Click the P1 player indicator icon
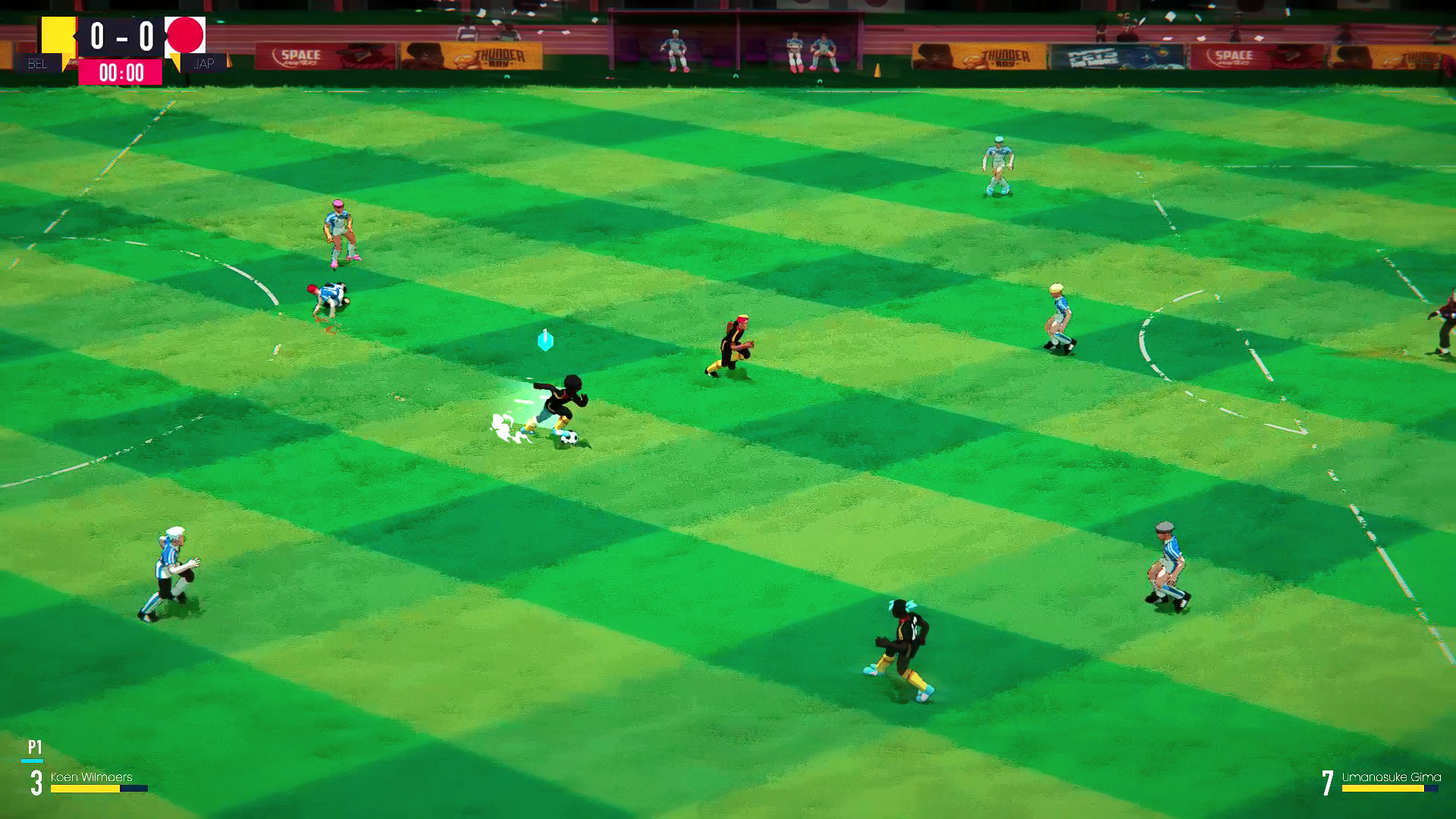This screenshot has height=819, width=1456. coord(33,747)
